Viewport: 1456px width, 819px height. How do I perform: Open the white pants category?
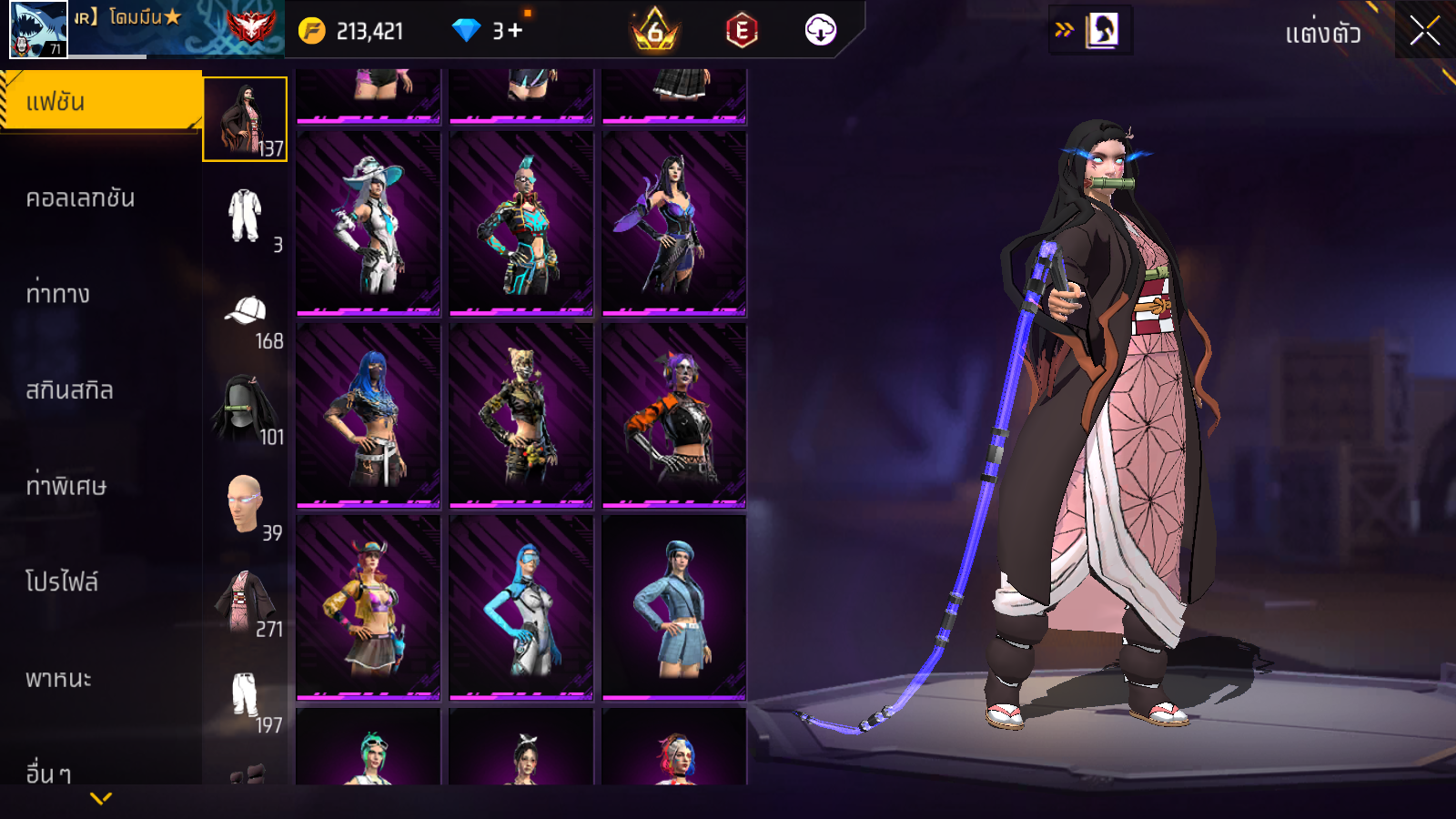245,696
